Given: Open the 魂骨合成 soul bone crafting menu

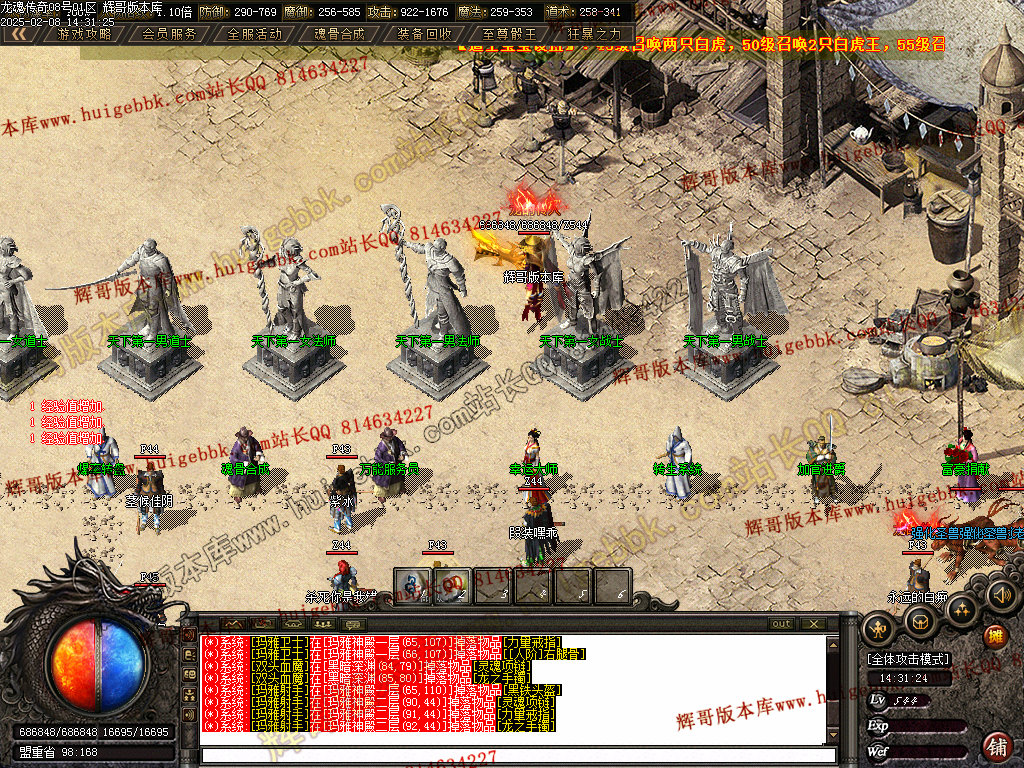Looking at the screenshot, I should point(340,33).
